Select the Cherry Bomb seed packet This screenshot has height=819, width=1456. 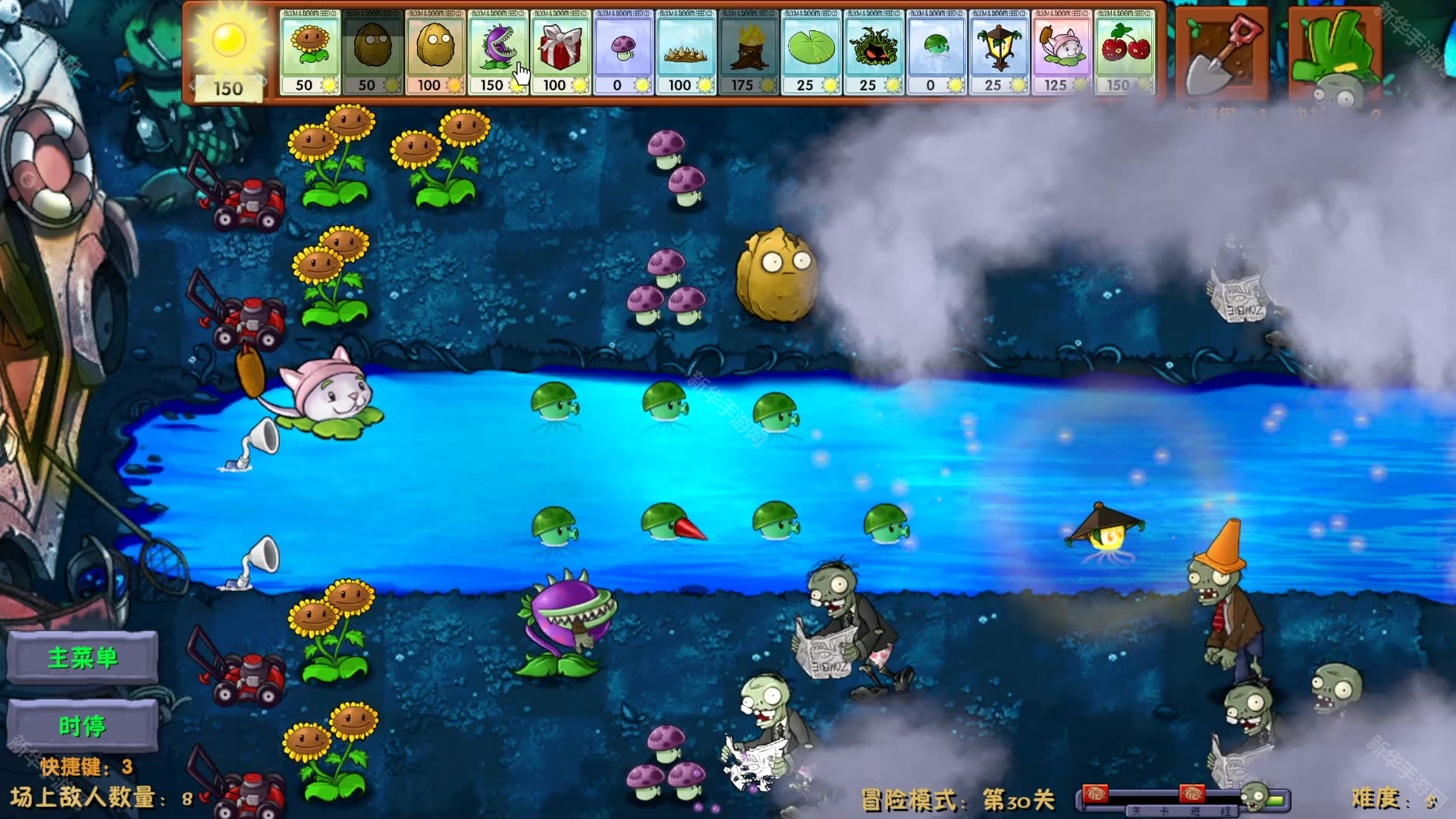[x=1125, y=52]
